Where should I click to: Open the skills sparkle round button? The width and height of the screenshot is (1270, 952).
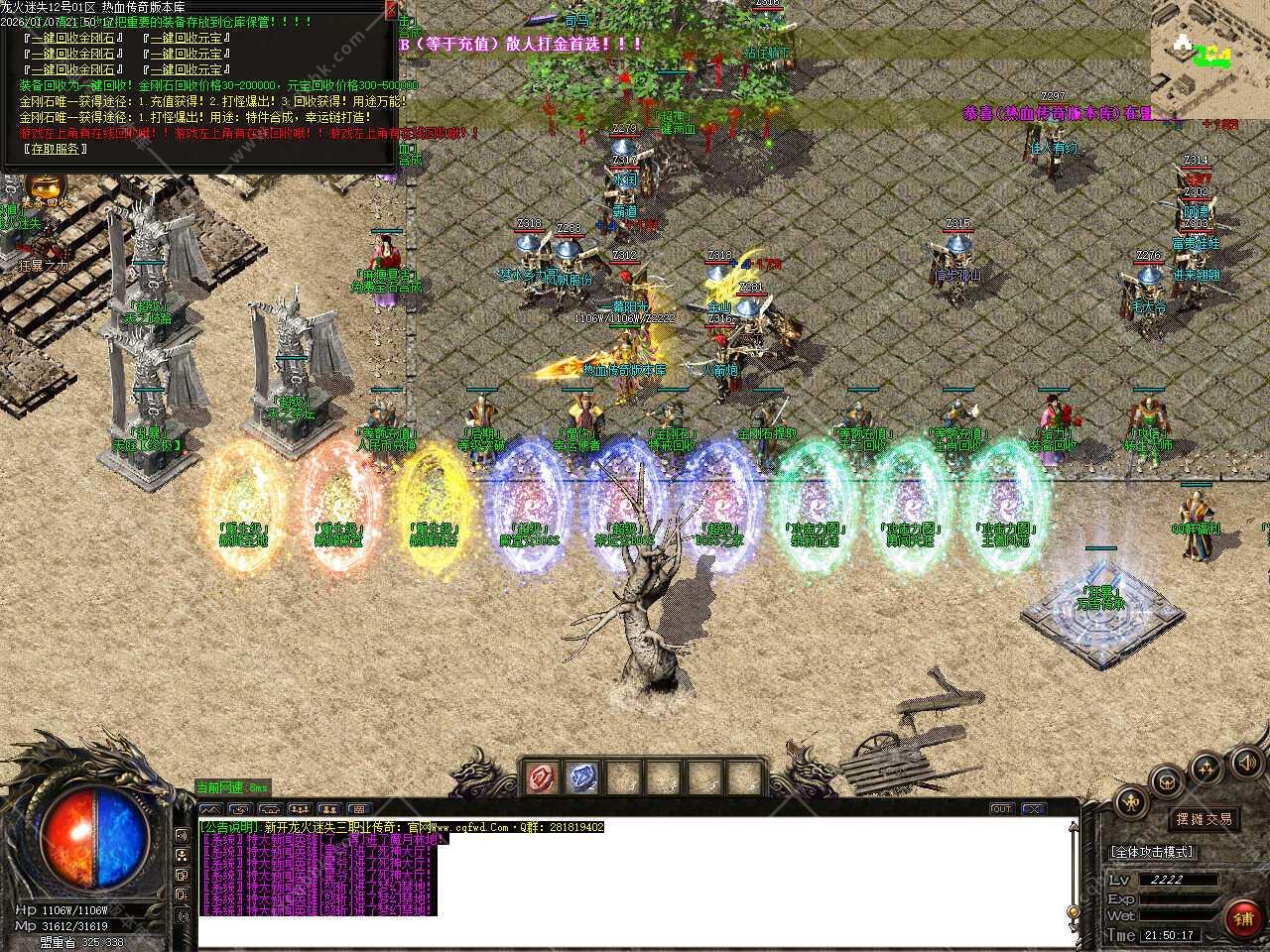tap(1206, 767)
